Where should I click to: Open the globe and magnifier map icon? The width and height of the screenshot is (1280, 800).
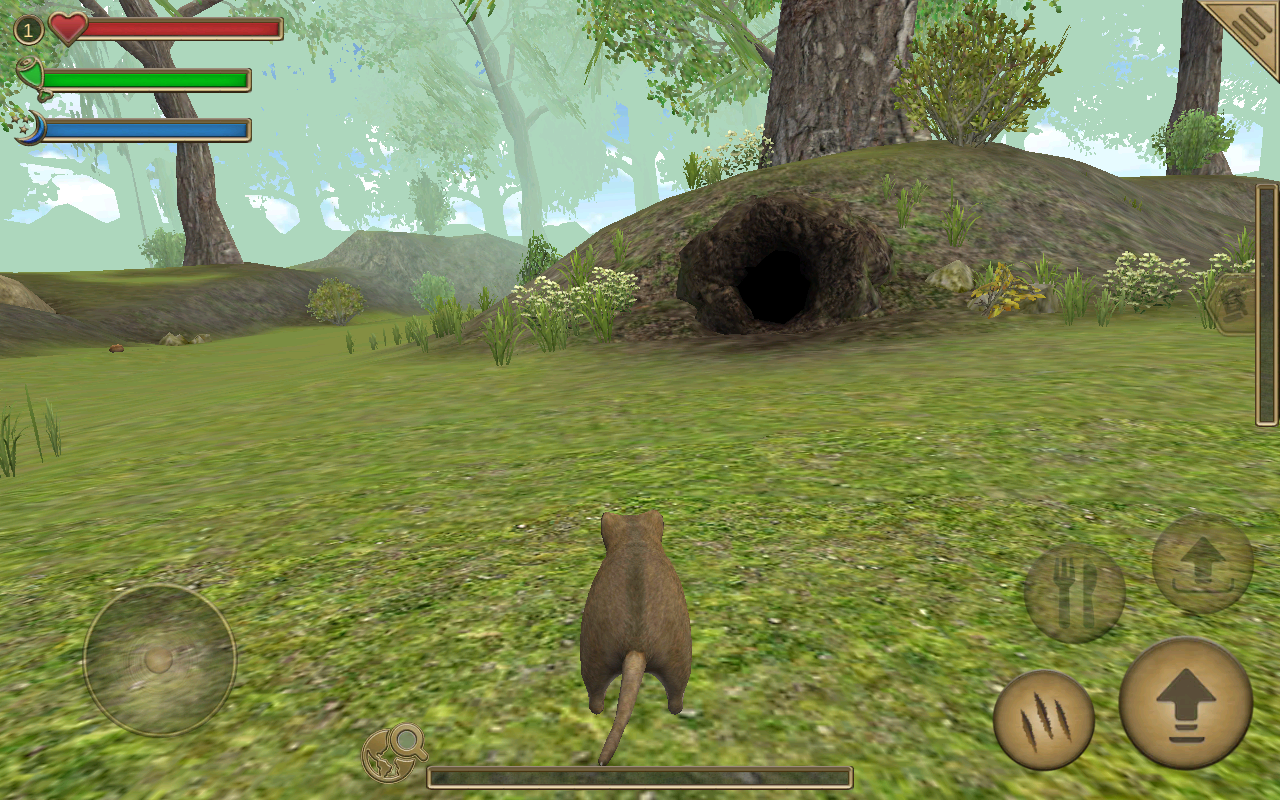pyautogui.click(x=393, y=752)
